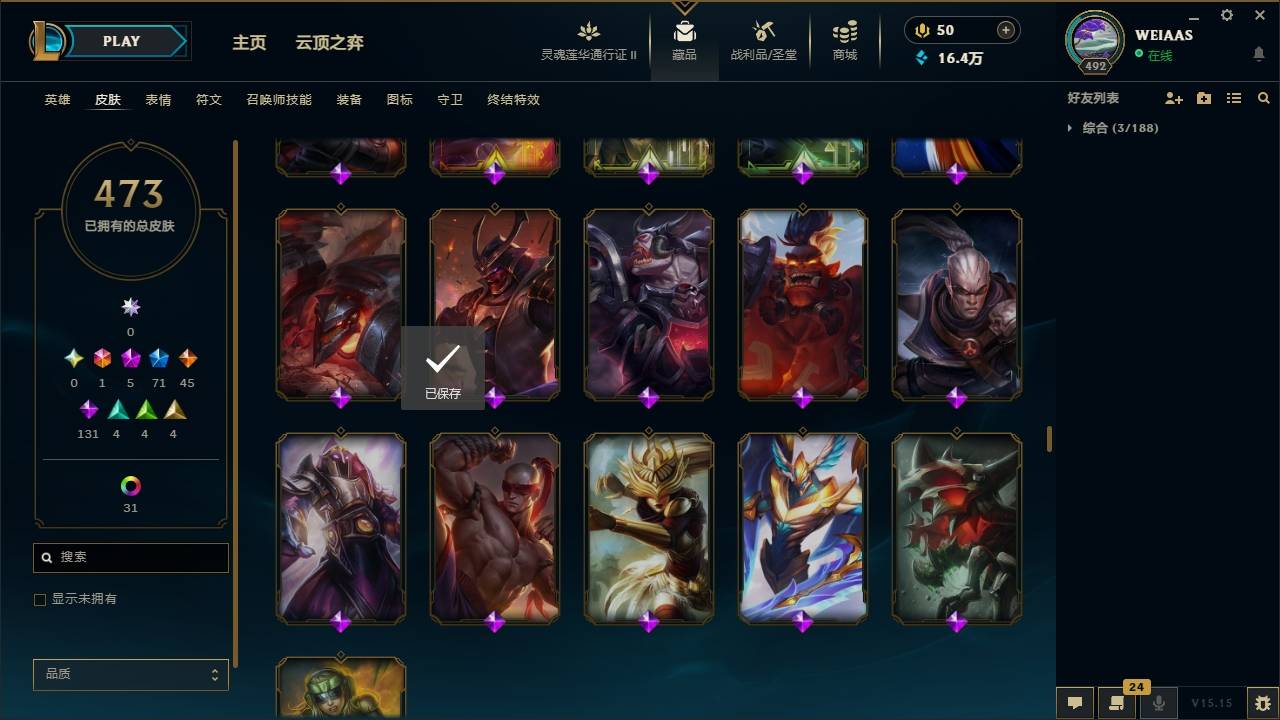Screen dimensions: 1280x720
Task: Open the friend search icon
Action: tap(1263, 97)
